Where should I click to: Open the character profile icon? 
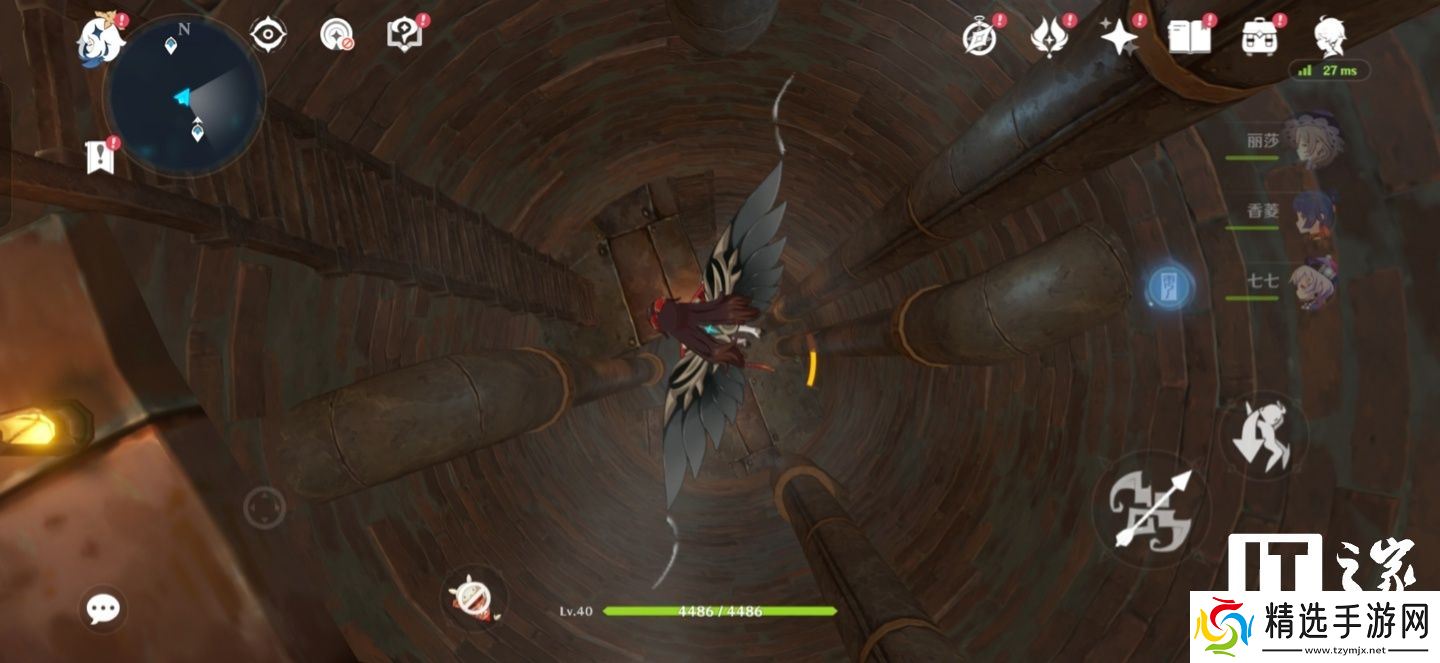point(1330,36)
